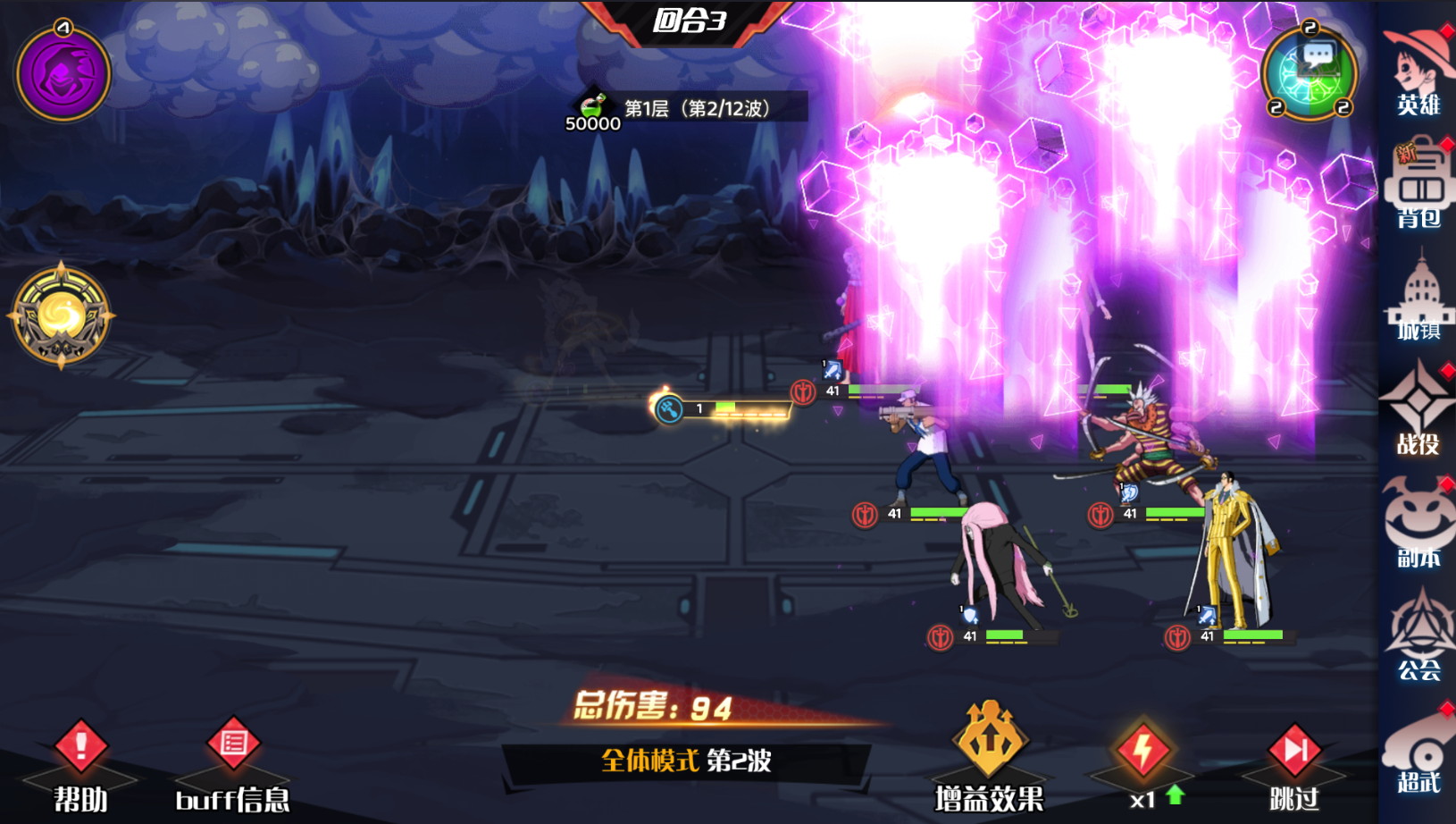Open the 副本 dungeon menu

1418,524
